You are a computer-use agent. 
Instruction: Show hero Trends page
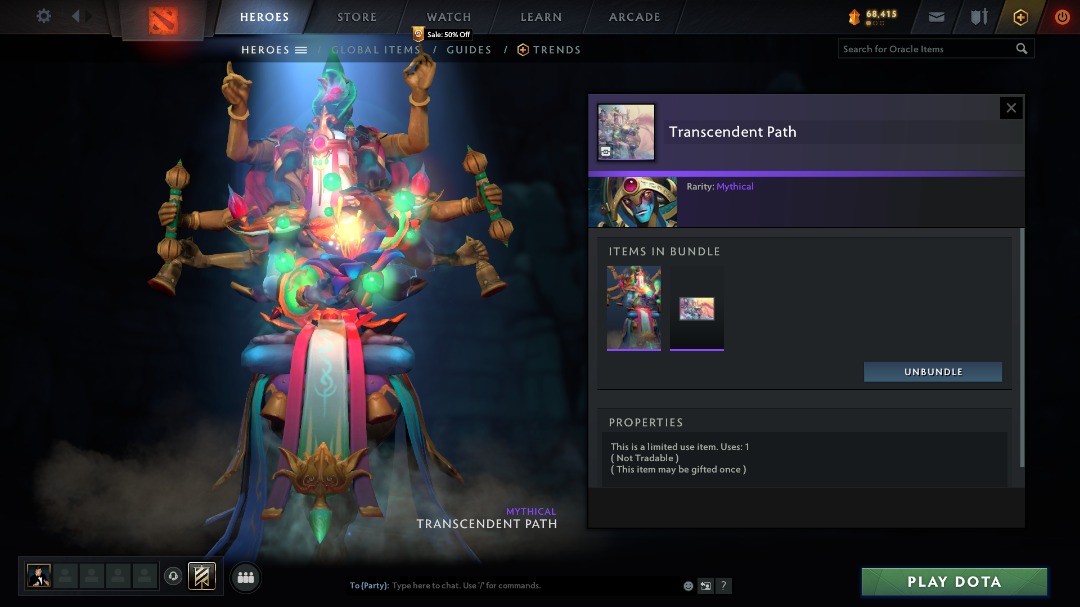point(549,50)
